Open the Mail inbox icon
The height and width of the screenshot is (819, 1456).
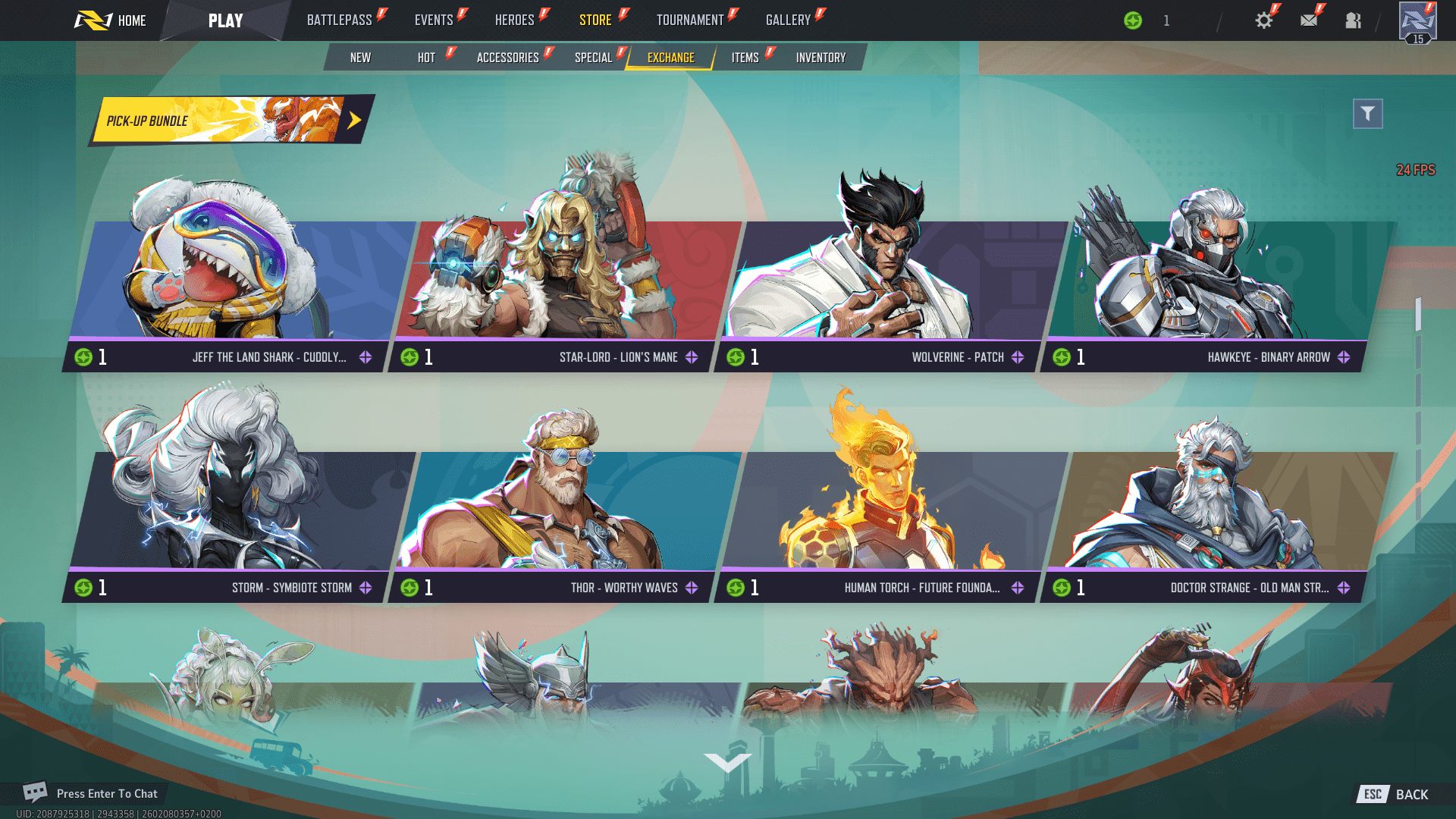click(x=1308, y=20)
